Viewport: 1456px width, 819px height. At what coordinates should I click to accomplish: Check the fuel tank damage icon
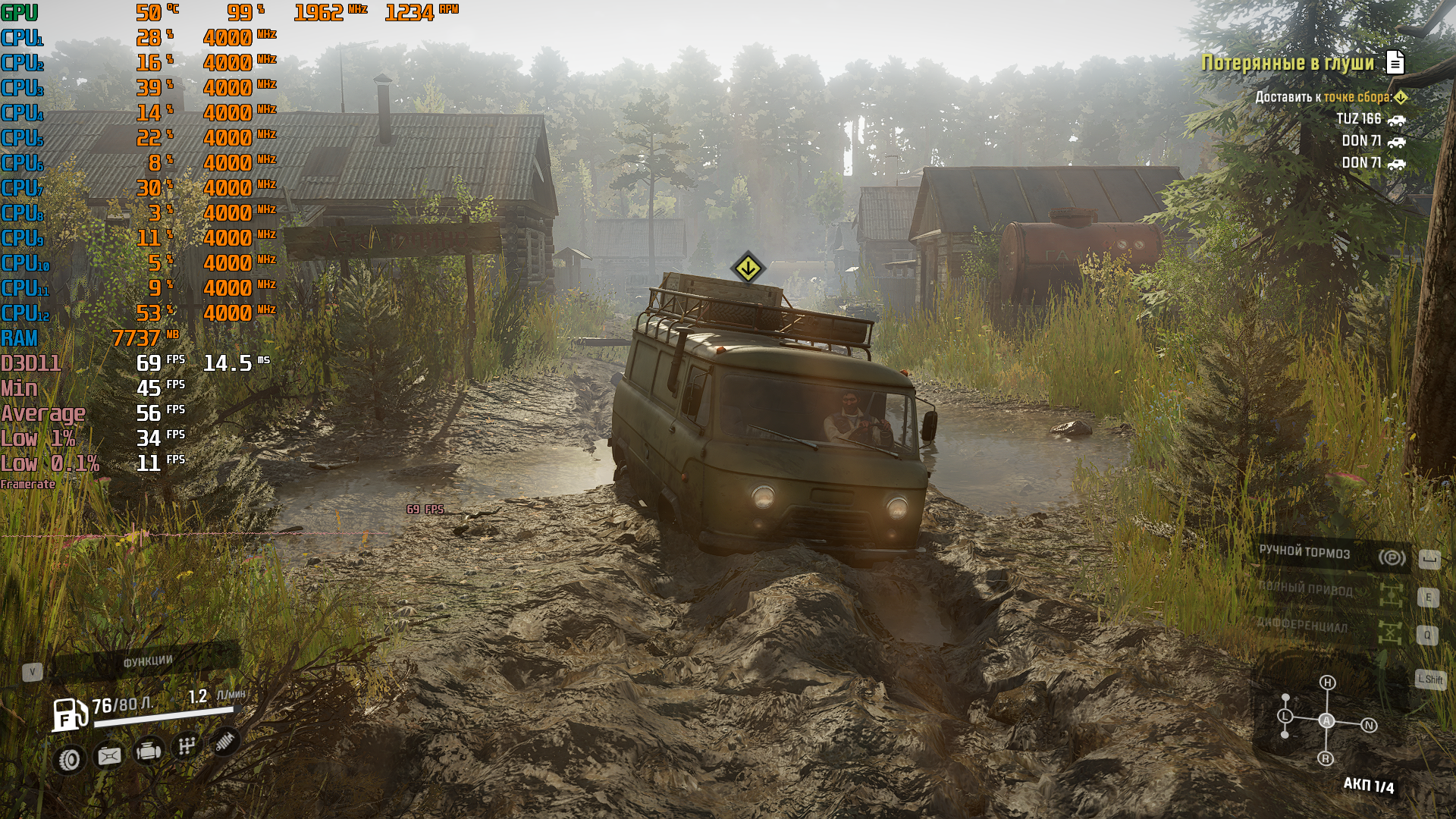[x=109, y=755]
